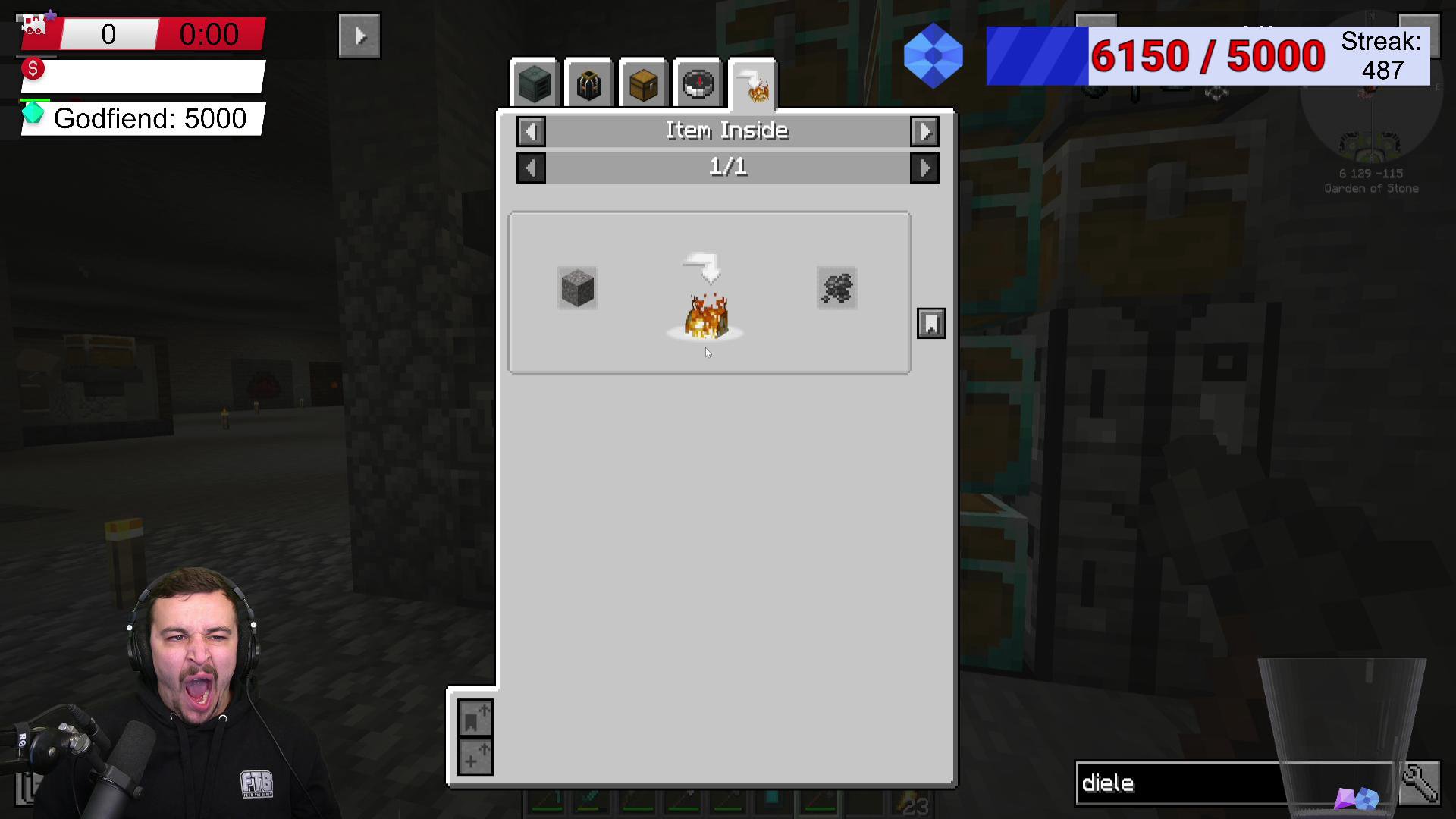Click the play arrow button on stream overlay
The height and width of the screenshot is (819, 1456).
click(x=359, y=36)
